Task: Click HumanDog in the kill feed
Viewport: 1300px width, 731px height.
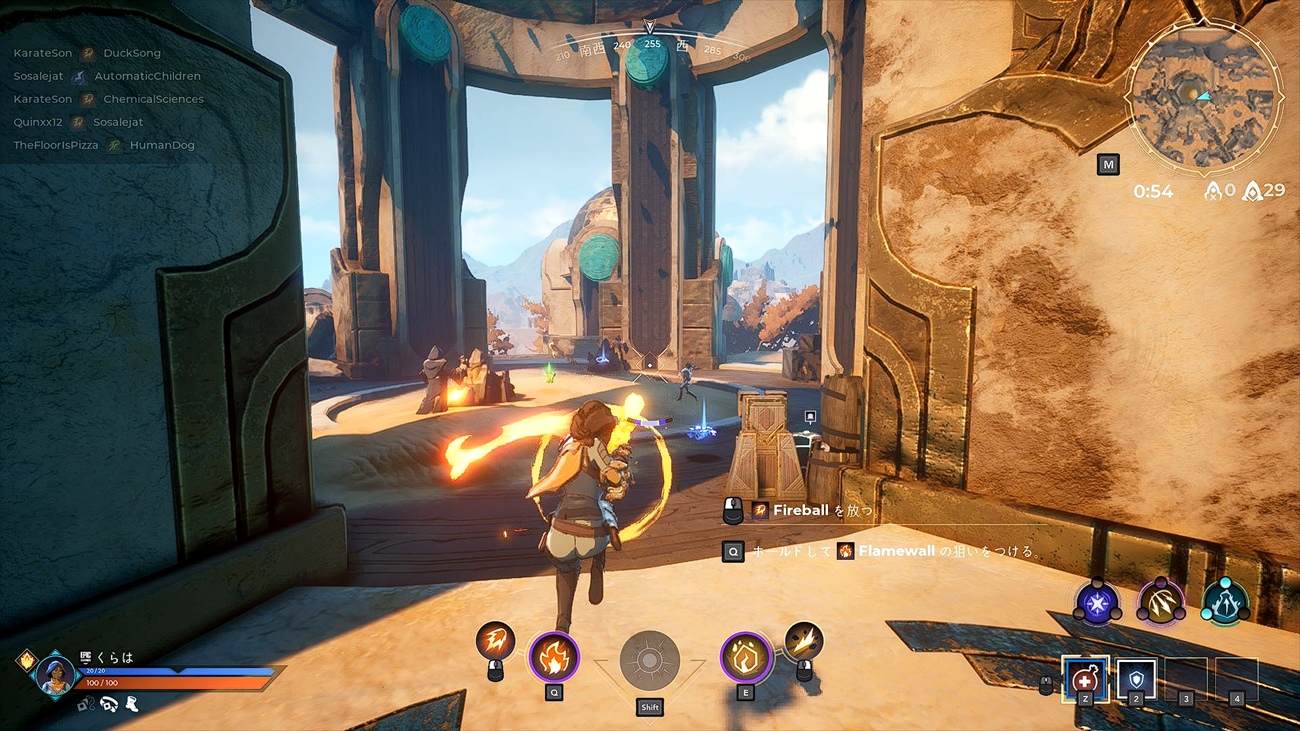Action: [163, 144]
